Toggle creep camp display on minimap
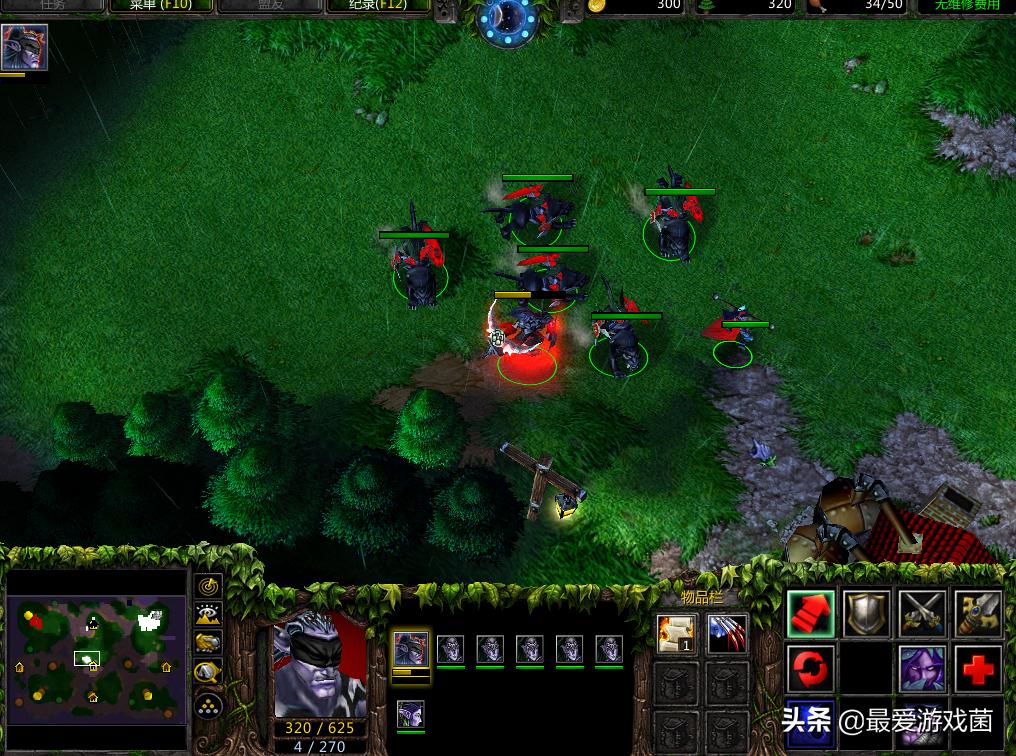 tap(208, 672)
